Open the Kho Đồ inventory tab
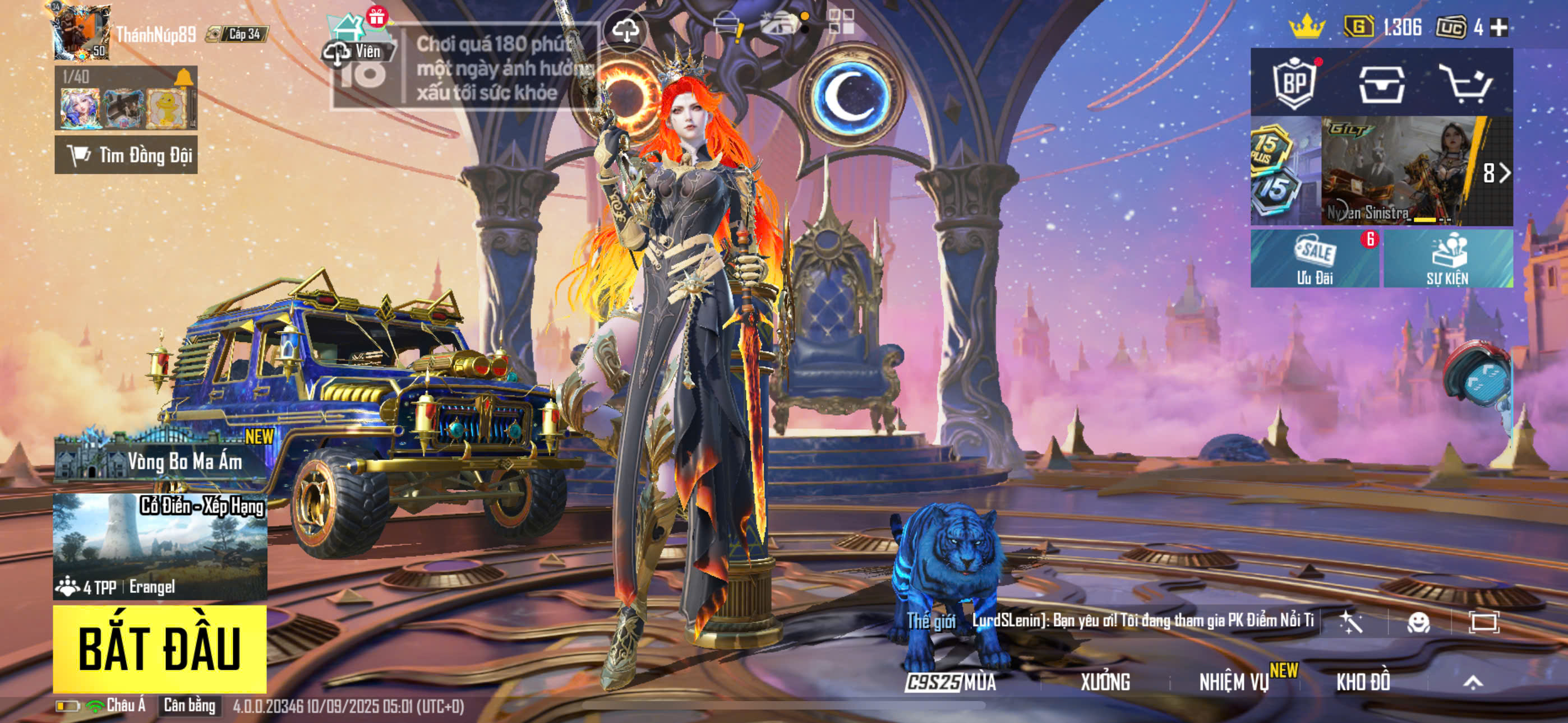The height and width of the screenshot is (723, 1568). point(1363,682)
